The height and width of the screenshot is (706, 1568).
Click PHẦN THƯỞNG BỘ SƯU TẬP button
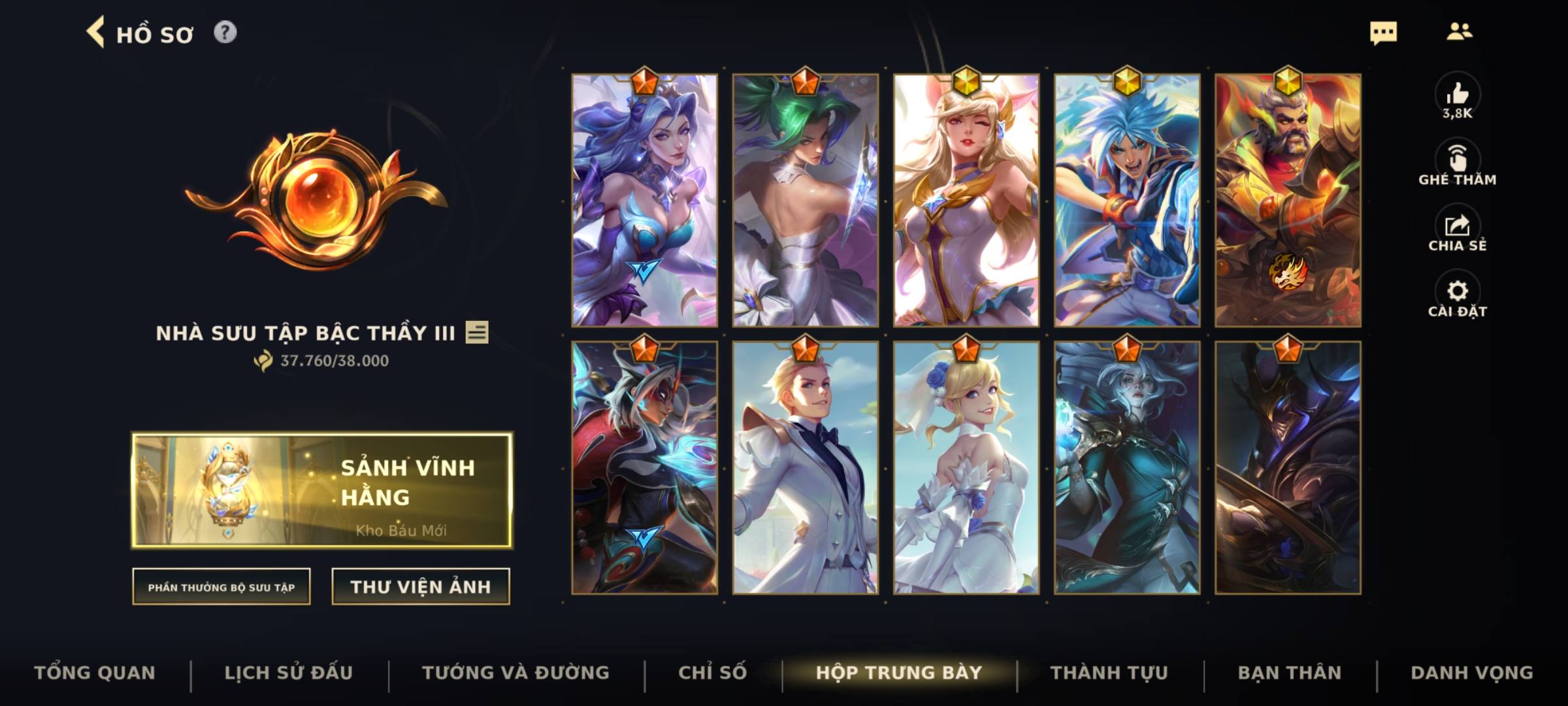coord(222,587)
